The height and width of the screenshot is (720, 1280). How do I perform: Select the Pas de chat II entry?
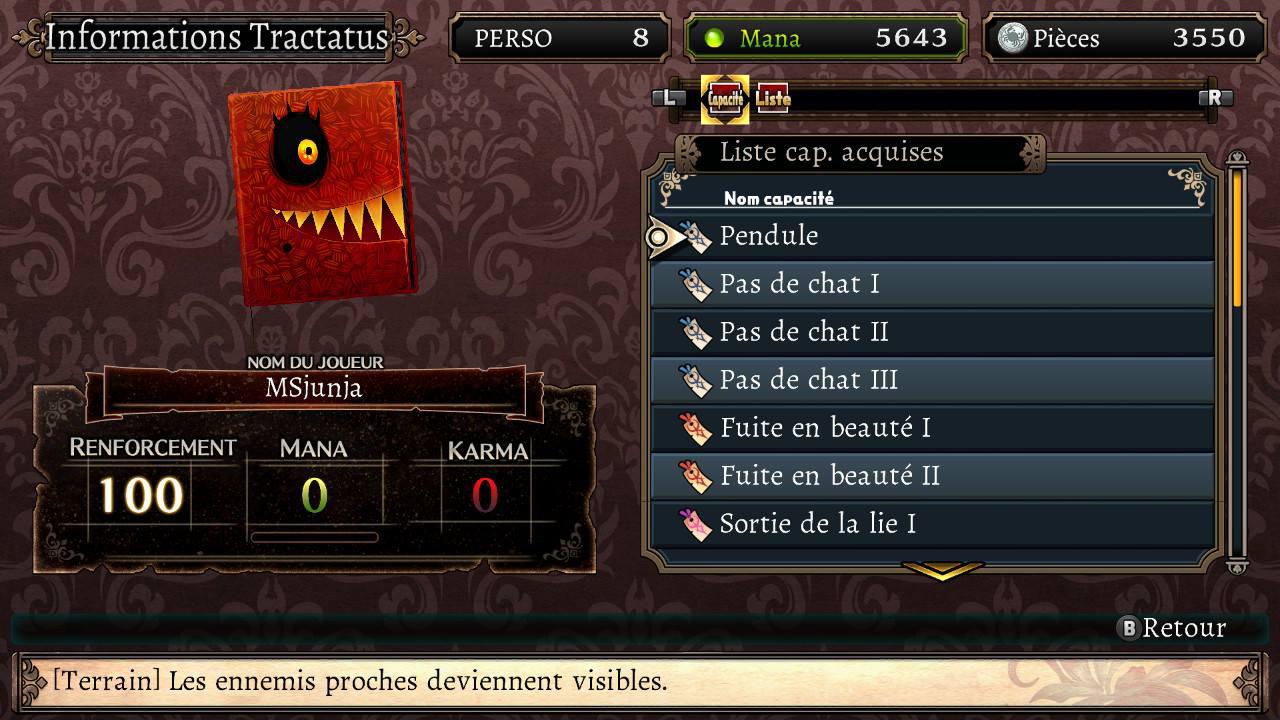(x=930, y=332)
